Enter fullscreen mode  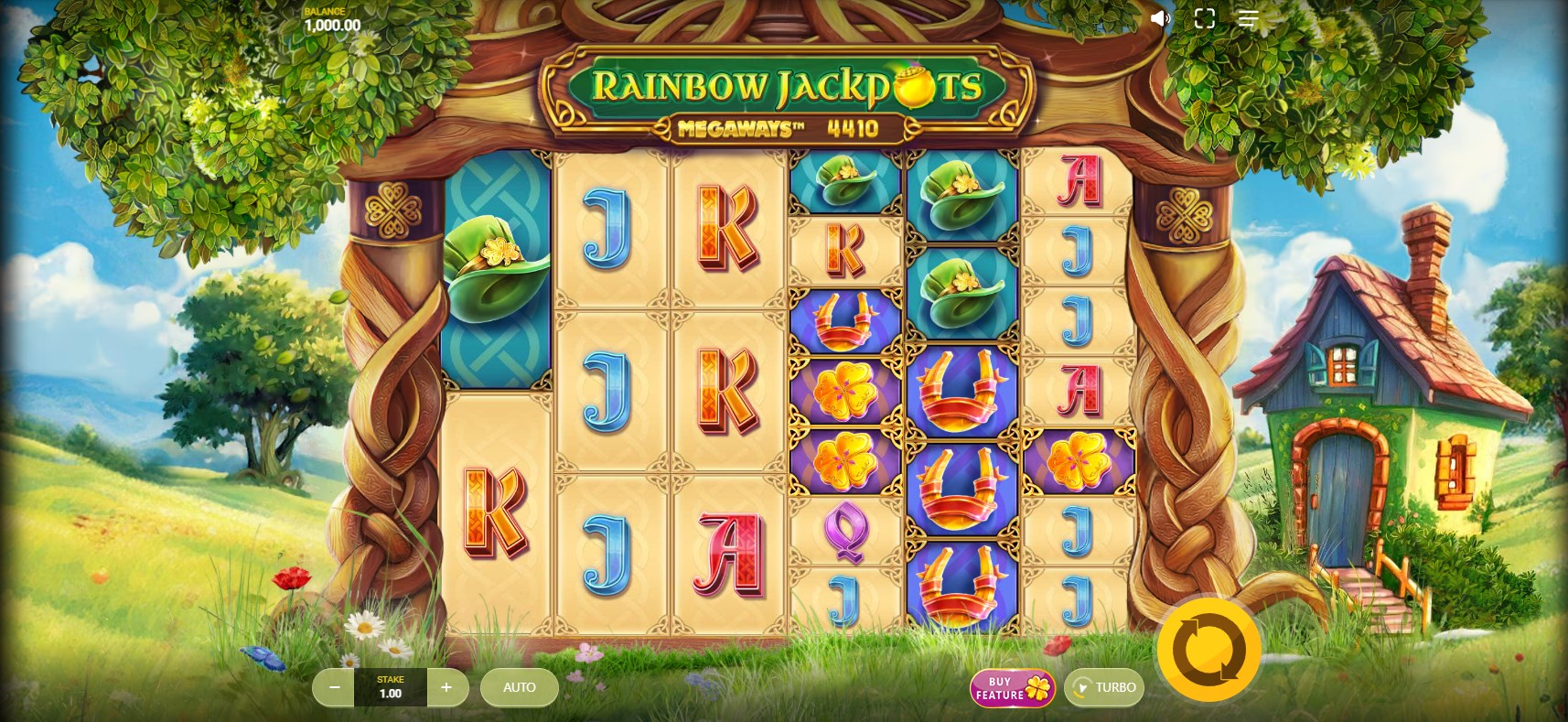pos(1204,18)
